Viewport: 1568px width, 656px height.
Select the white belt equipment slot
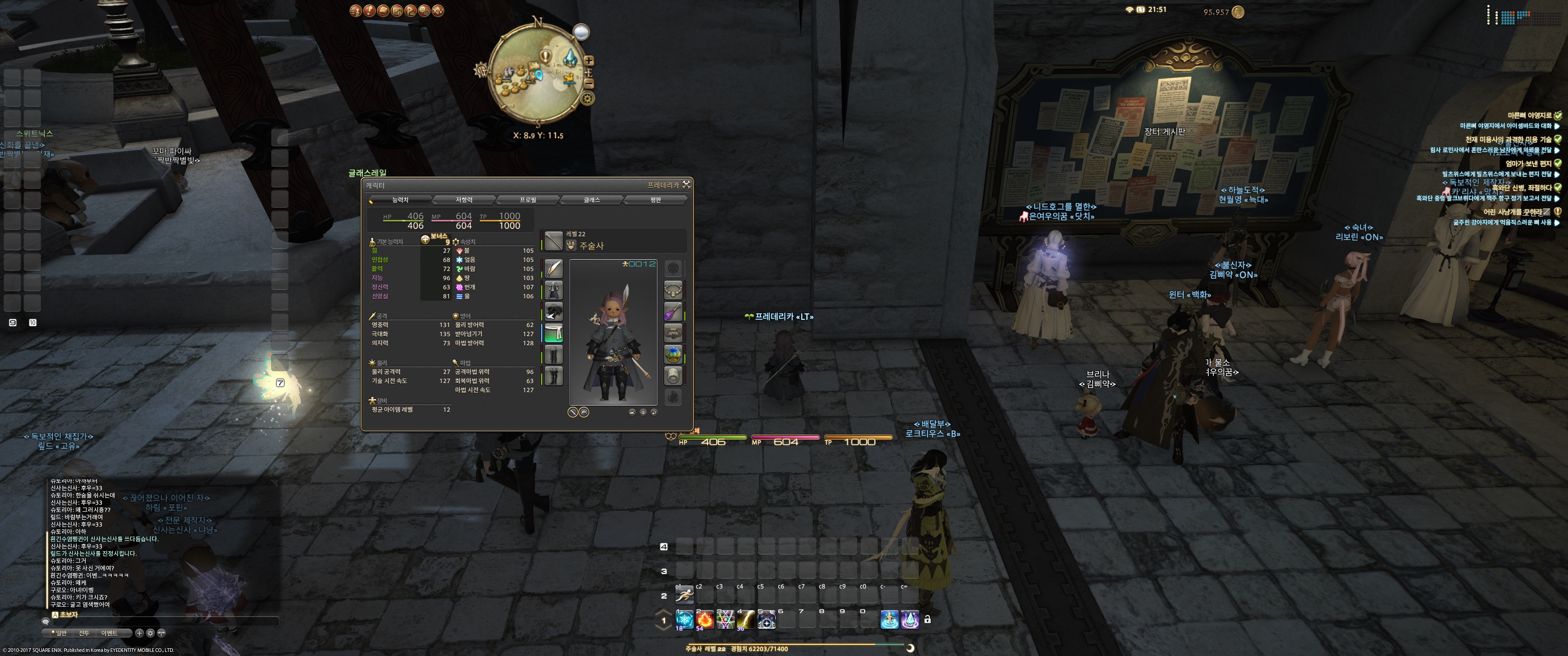point(553,333)
